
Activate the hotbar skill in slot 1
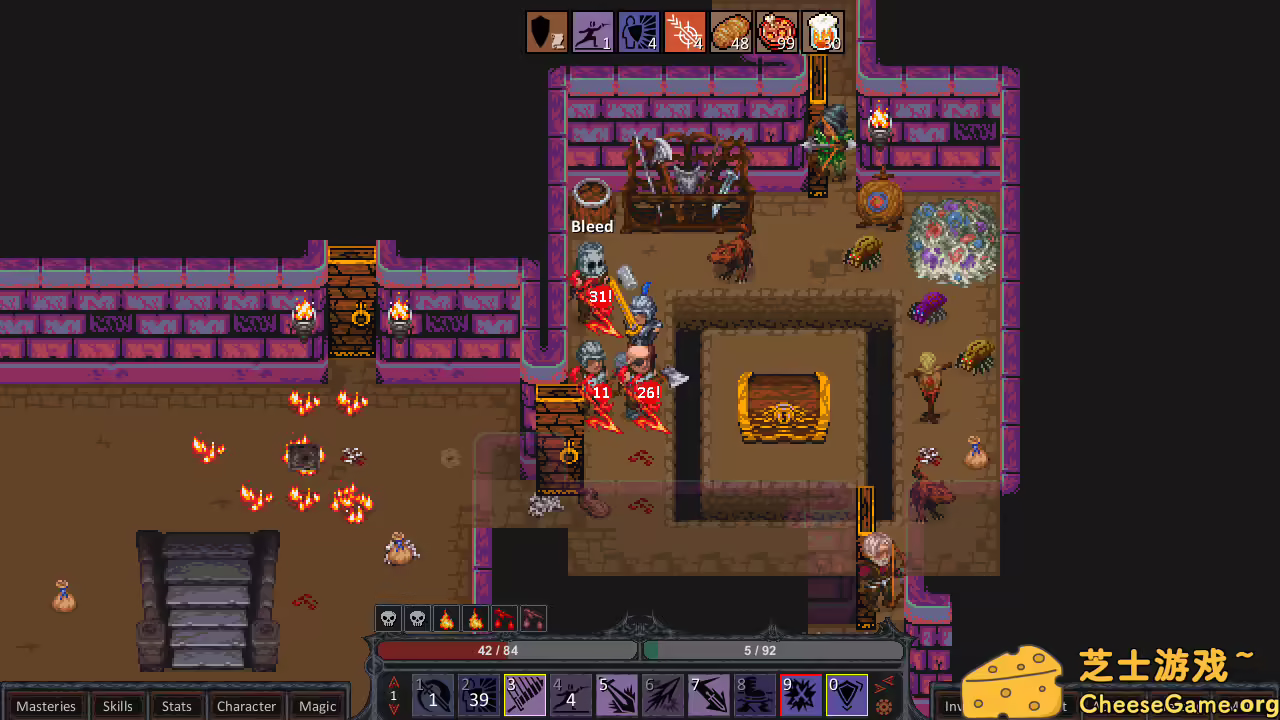point(433,695)
